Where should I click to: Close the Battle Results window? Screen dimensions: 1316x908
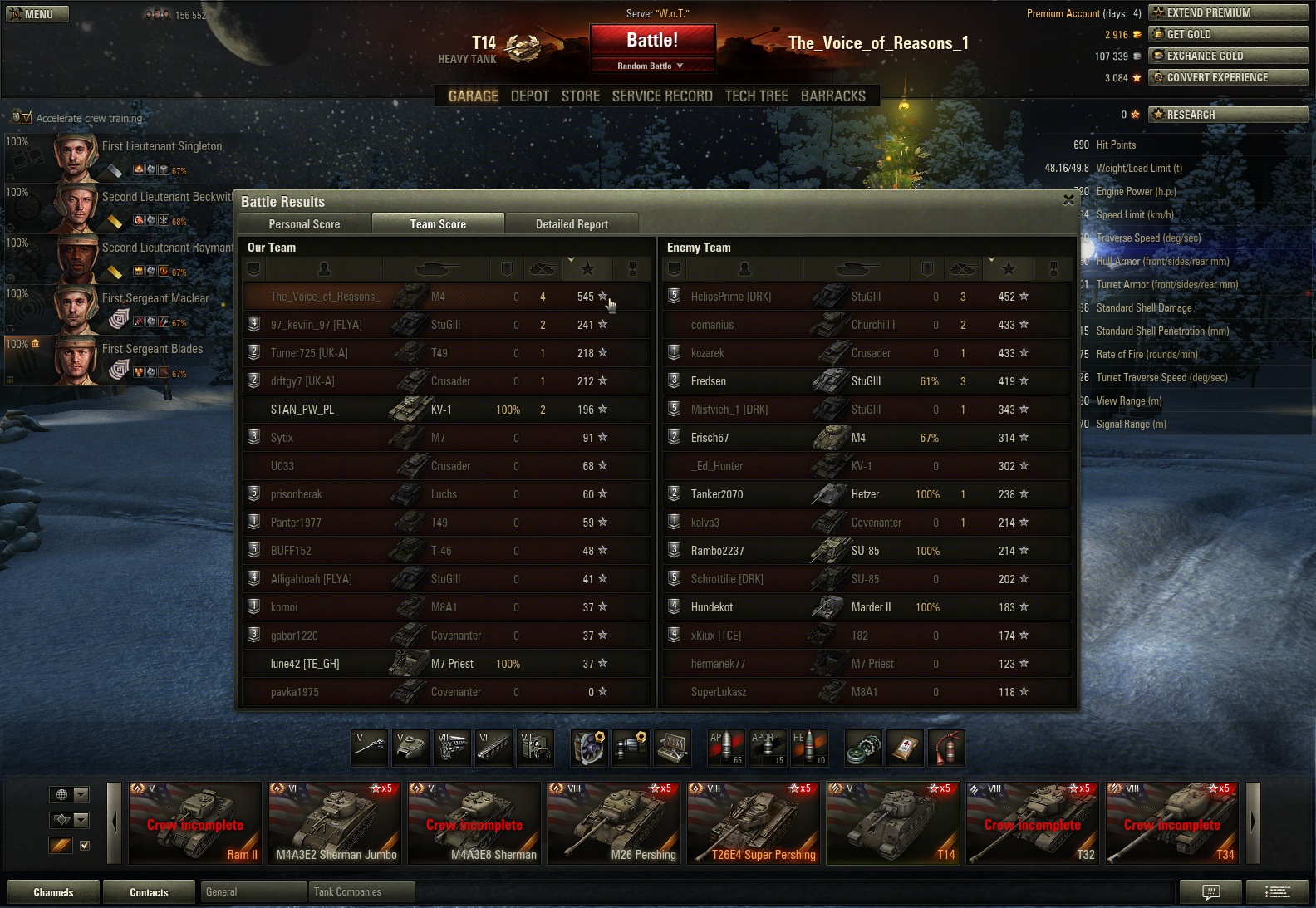[1069, 200]
